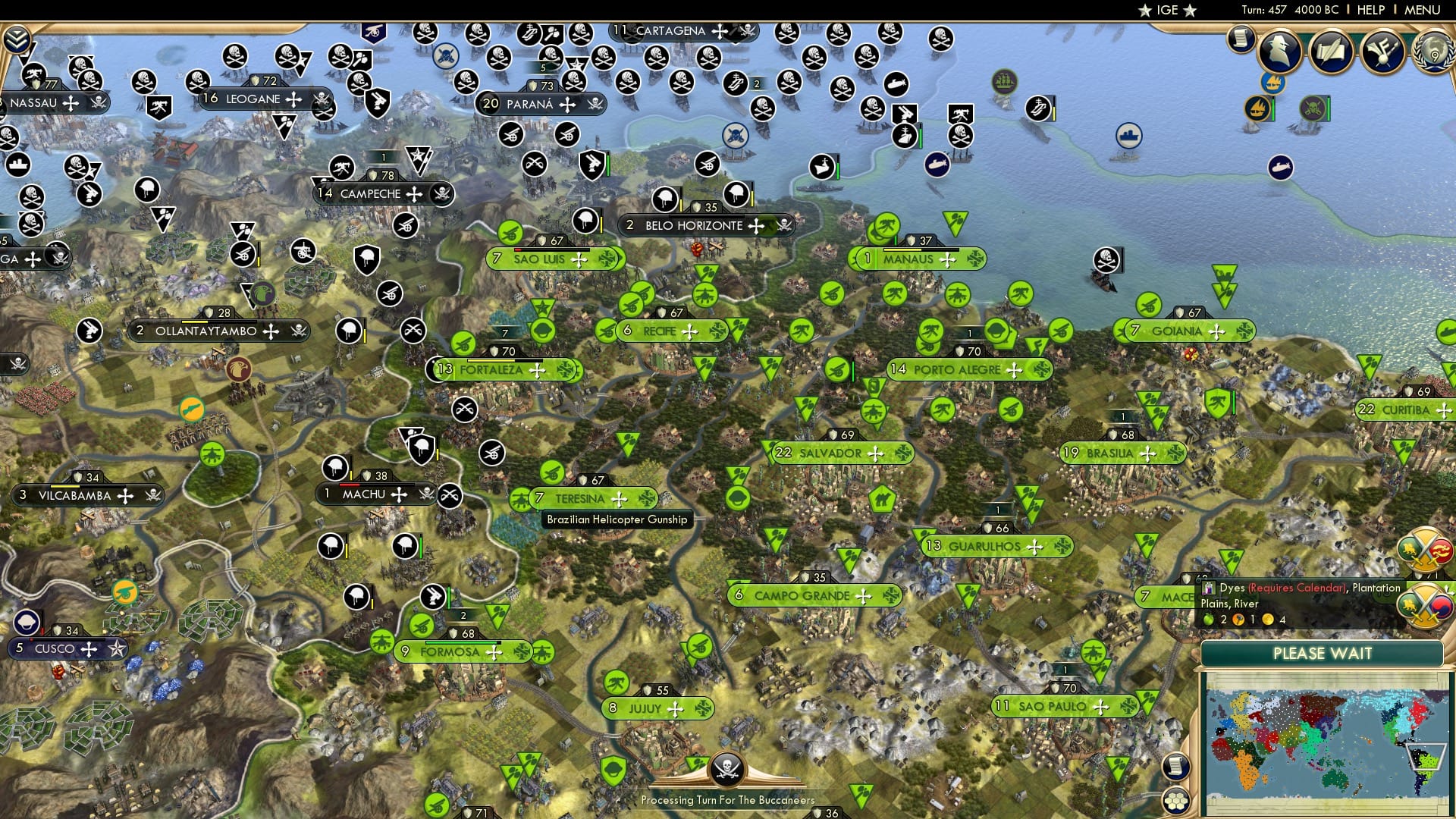
Task: Open the scroll notification at the notifications row top
Action: [x=1240, y=38]
